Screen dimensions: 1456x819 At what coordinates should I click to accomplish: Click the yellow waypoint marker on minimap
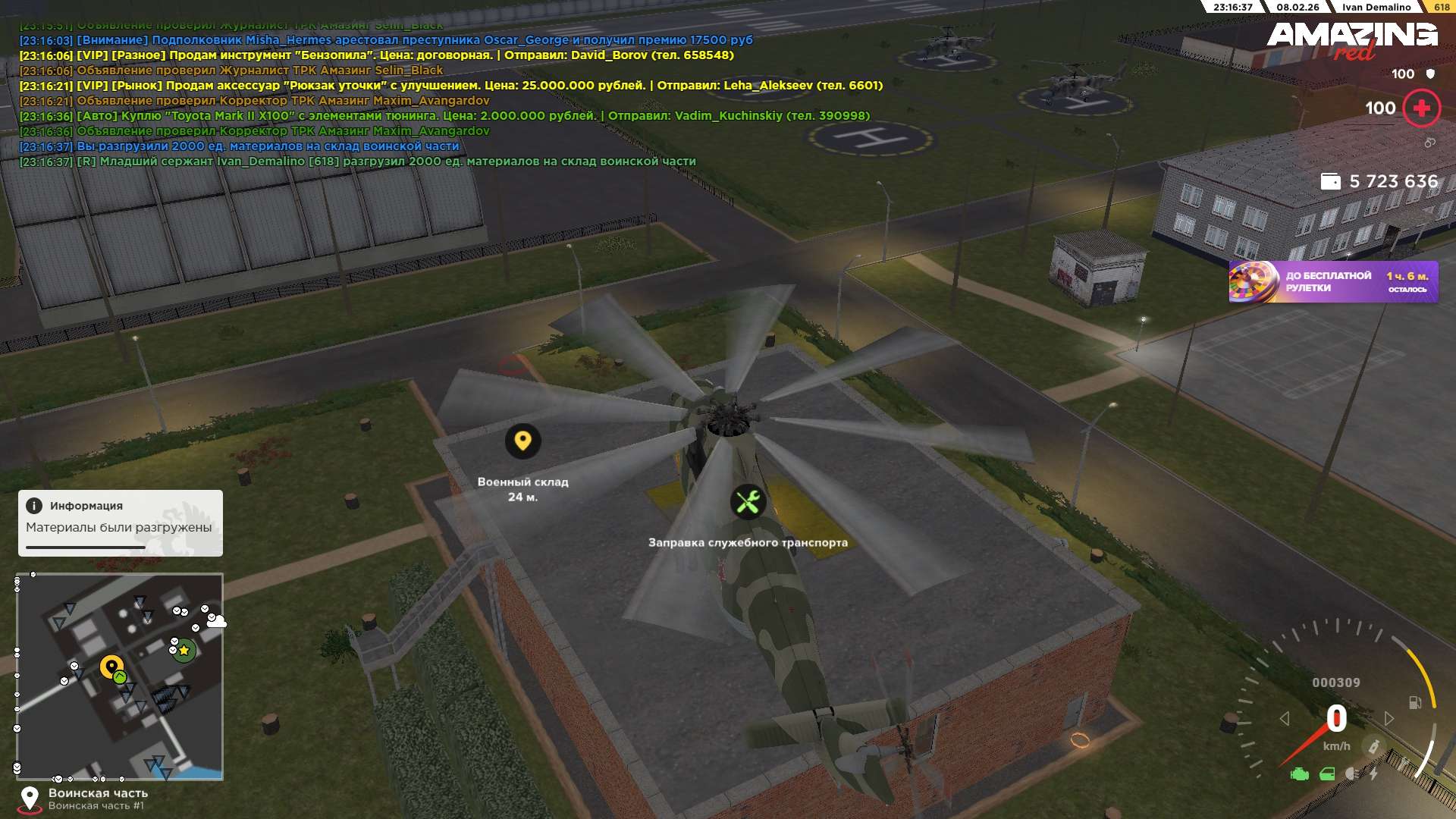coord(112,667)
